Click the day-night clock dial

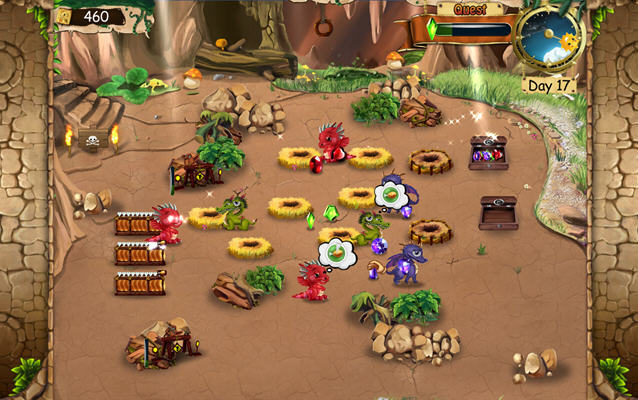click(550, 36)
